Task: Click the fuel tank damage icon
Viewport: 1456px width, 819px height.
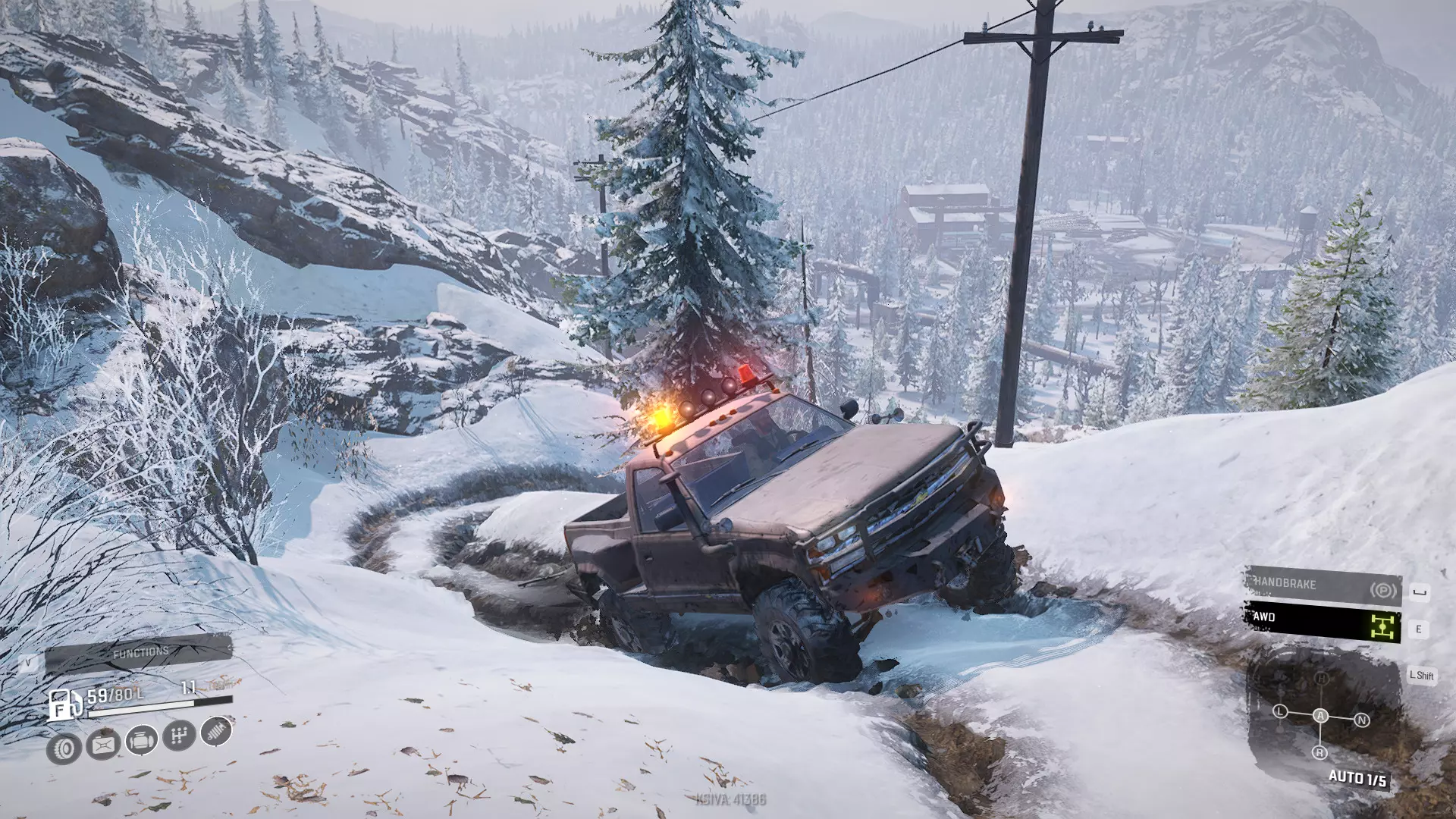Action: point(103,745)
